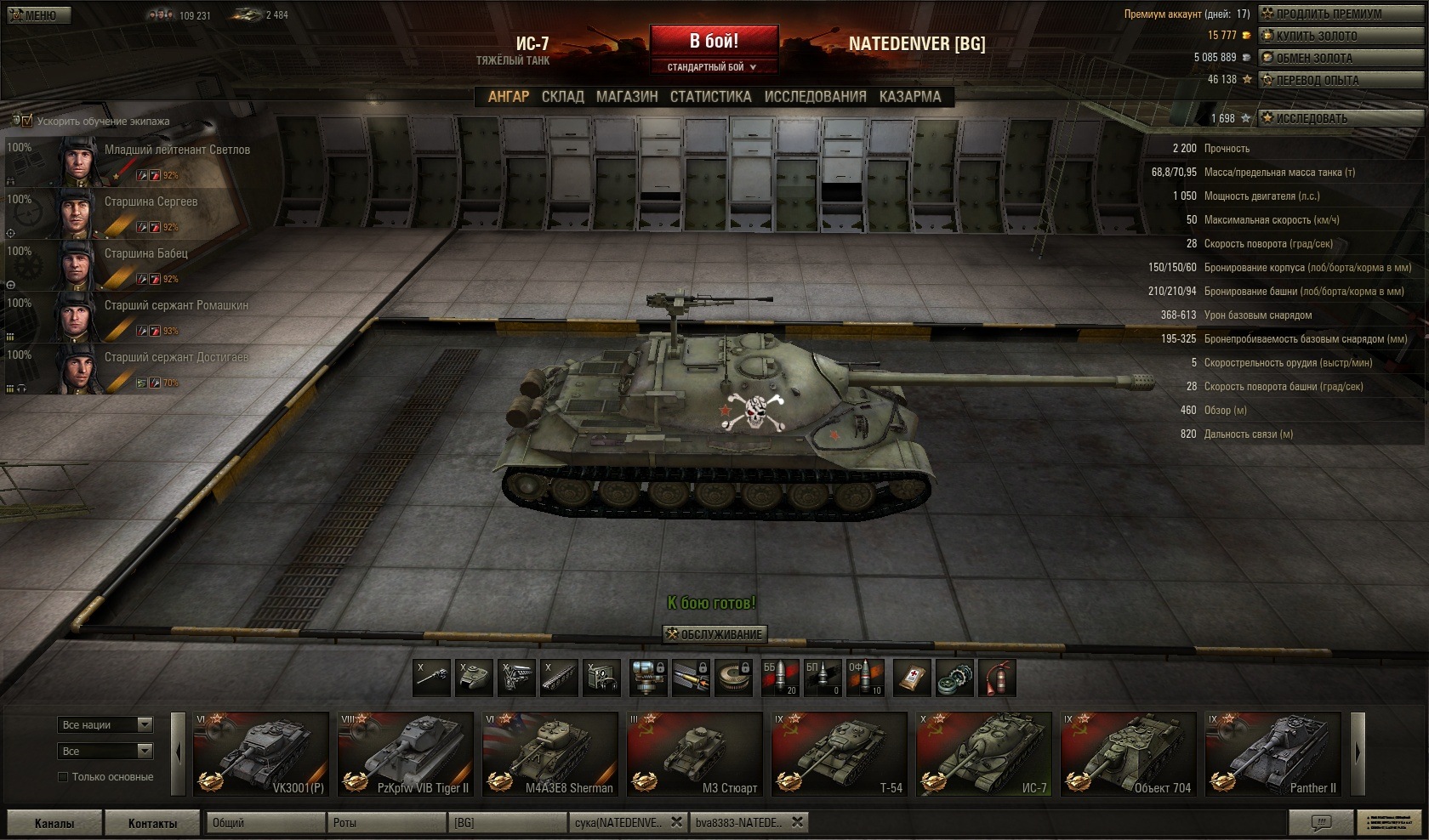The width and height of the screenshot is (1429, 840).
Task: Toggle the Только основные checkbox
Action: [x=62, y=777]
